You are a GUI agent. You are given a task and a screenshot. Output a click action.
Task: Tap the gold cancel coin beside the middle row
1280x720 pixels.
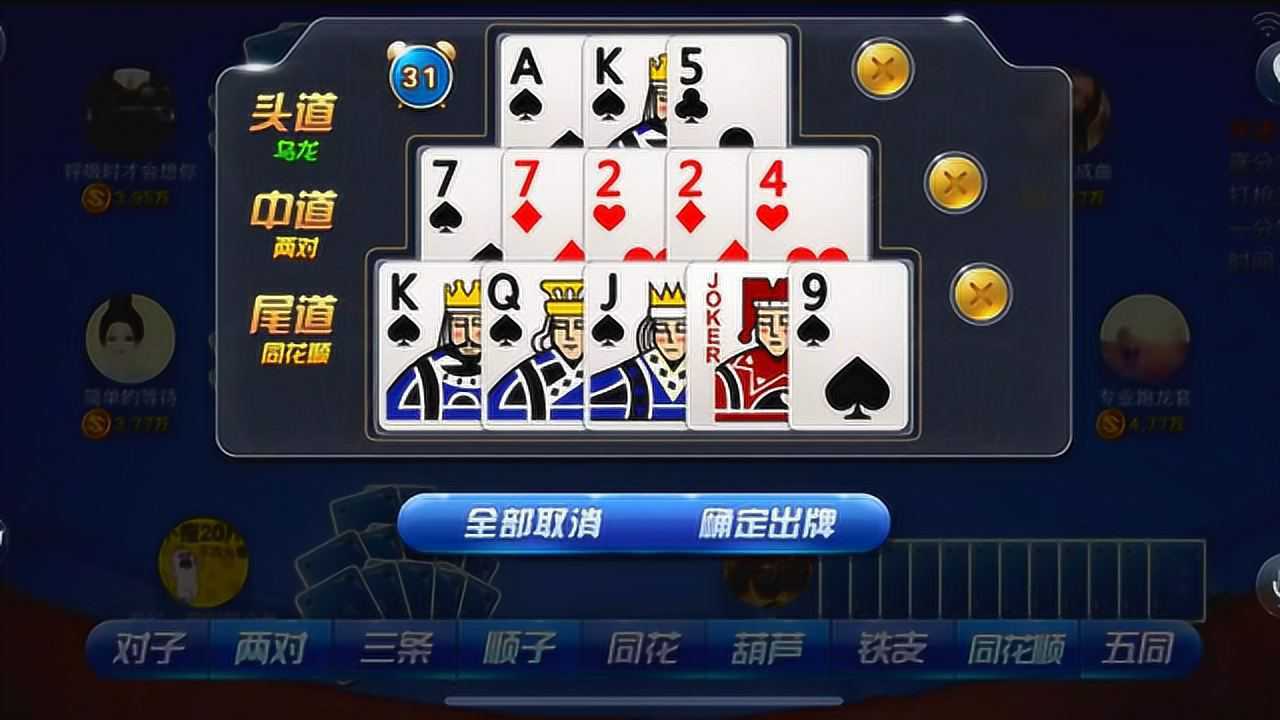pos(954,184)
